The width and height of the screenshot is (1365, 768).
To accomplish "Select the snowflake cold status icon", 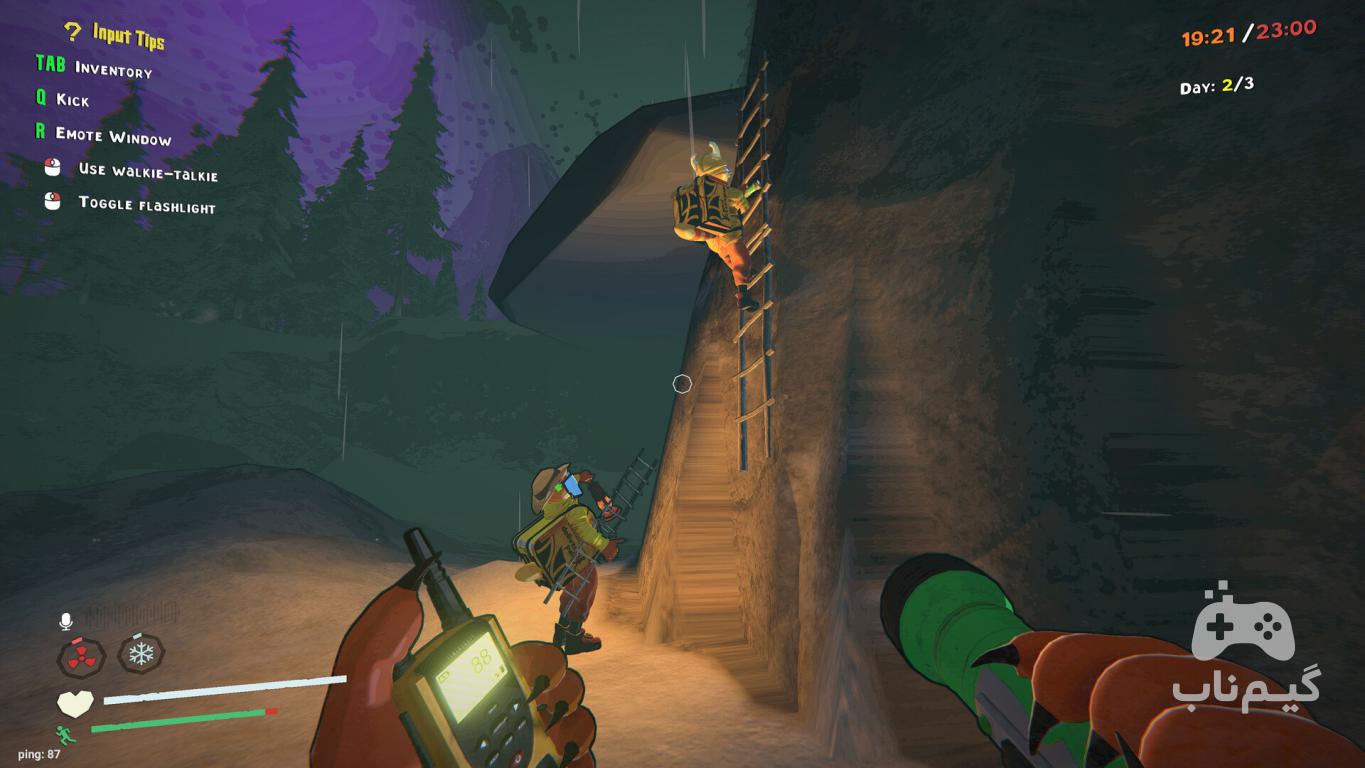I will tap(141, 654).
